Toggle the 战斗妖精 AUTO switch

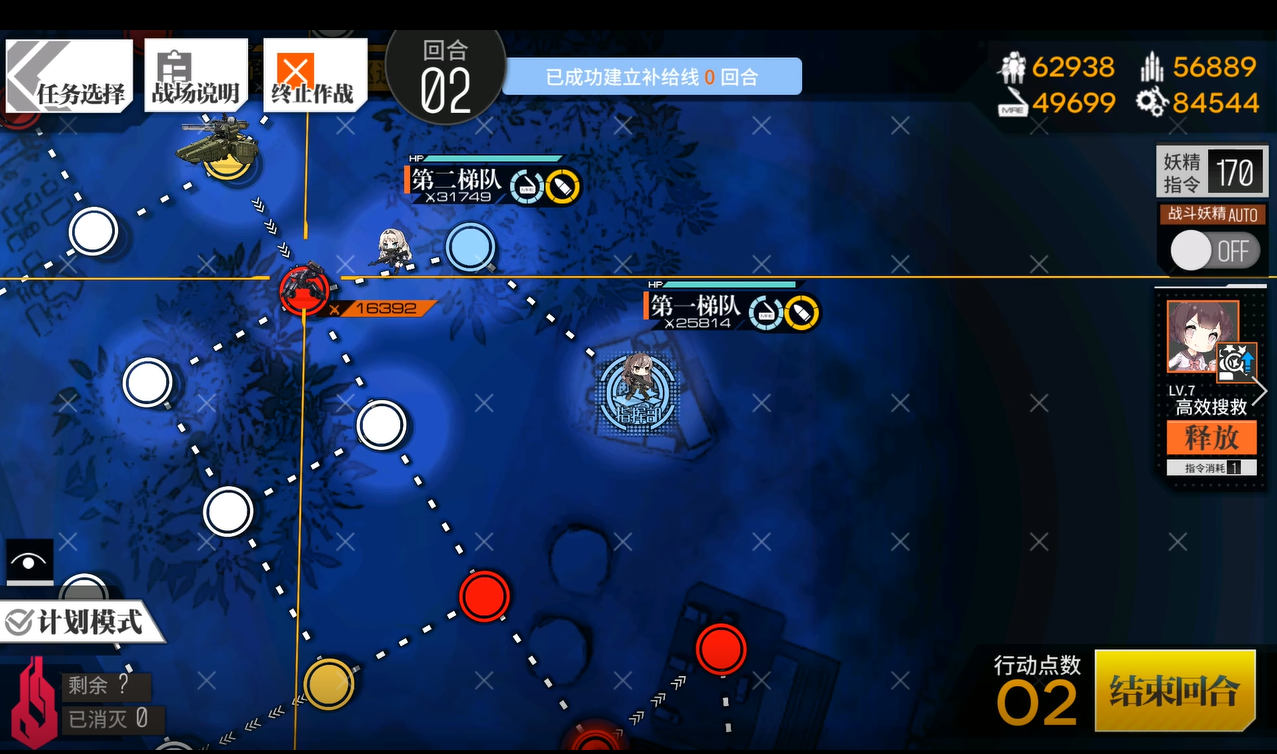pyautogui.click(x=1212, y=251)
